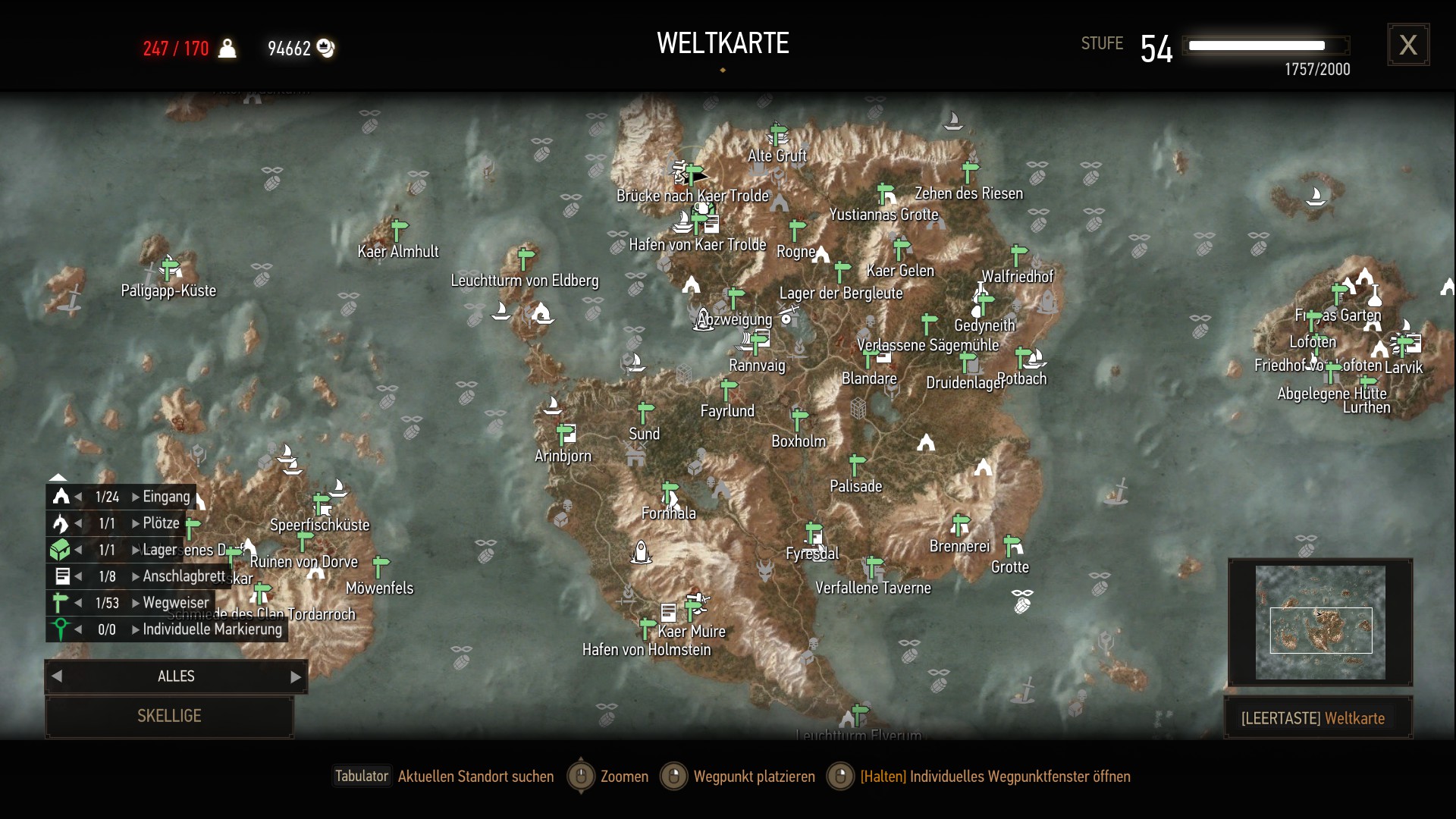Switch ALLES filter with the right arrow
This screenshot has width=1456, height=819.
point(296,677)
